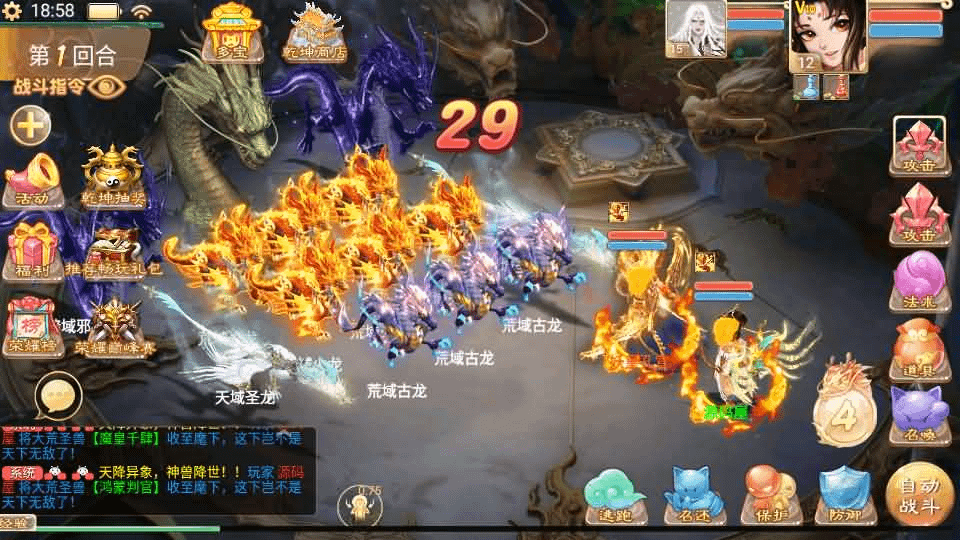This screenshot has width=960, height=540.
Task: Select the 召还 recall command
Action: [x=694, y=494]
